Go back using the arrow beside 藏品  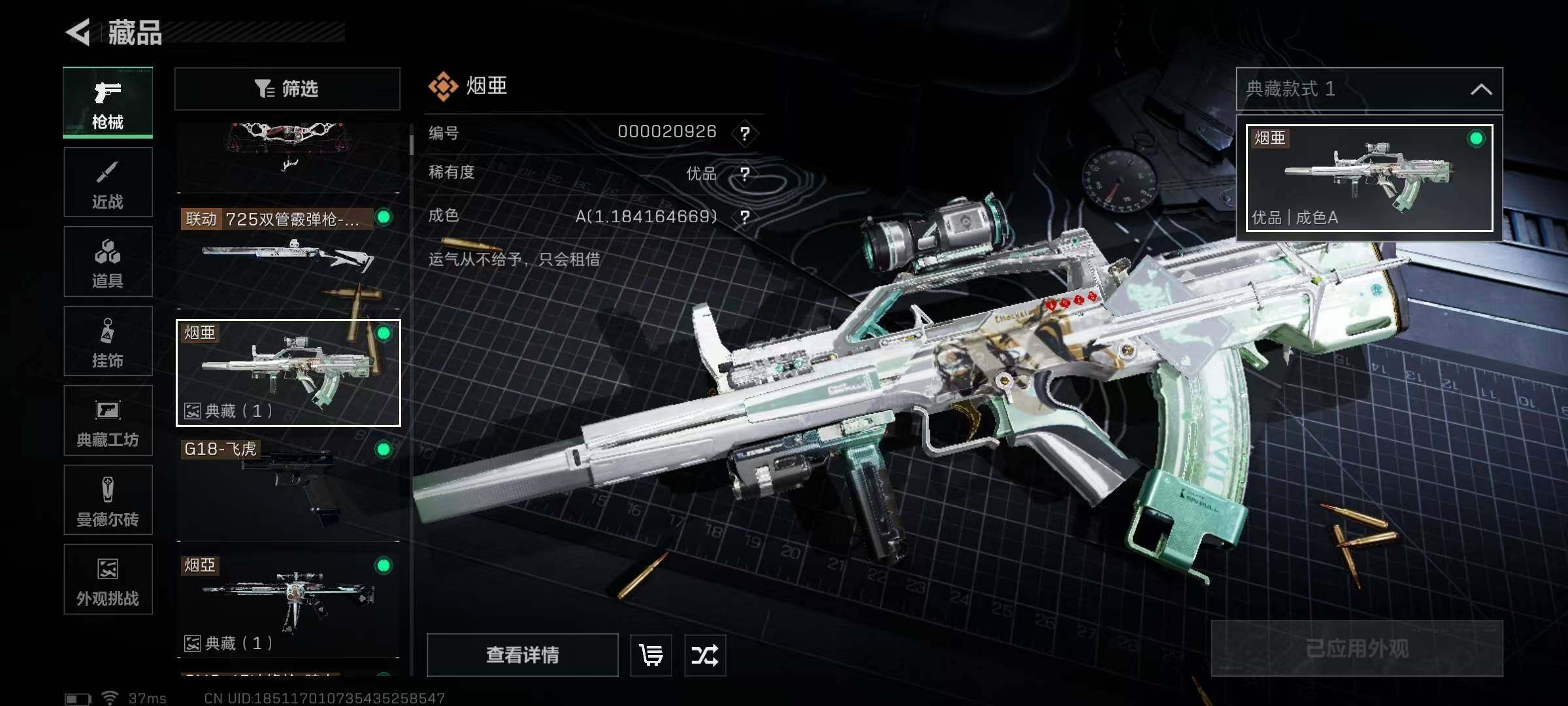[x=78, y=32]
